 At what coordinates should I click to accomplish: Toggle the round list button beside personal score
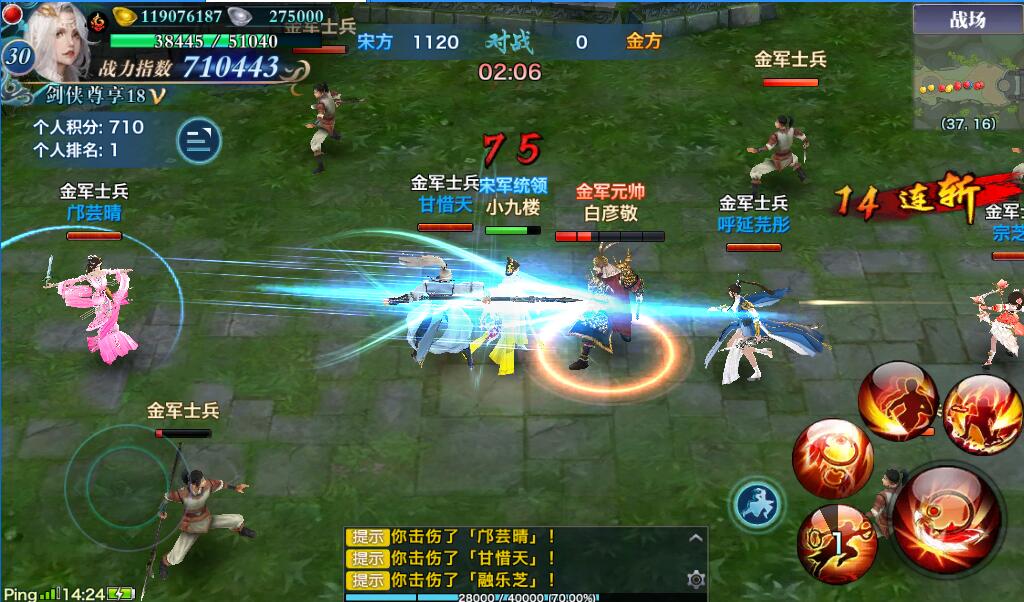(199, 140)
